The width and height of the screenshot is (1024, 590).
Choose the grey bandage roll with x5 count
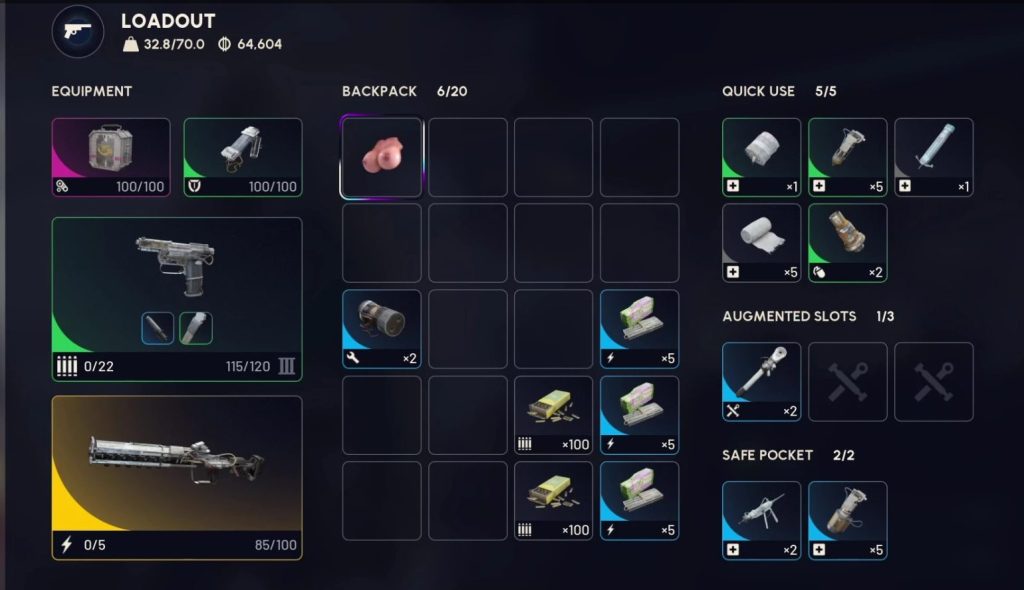click(761, 243)
